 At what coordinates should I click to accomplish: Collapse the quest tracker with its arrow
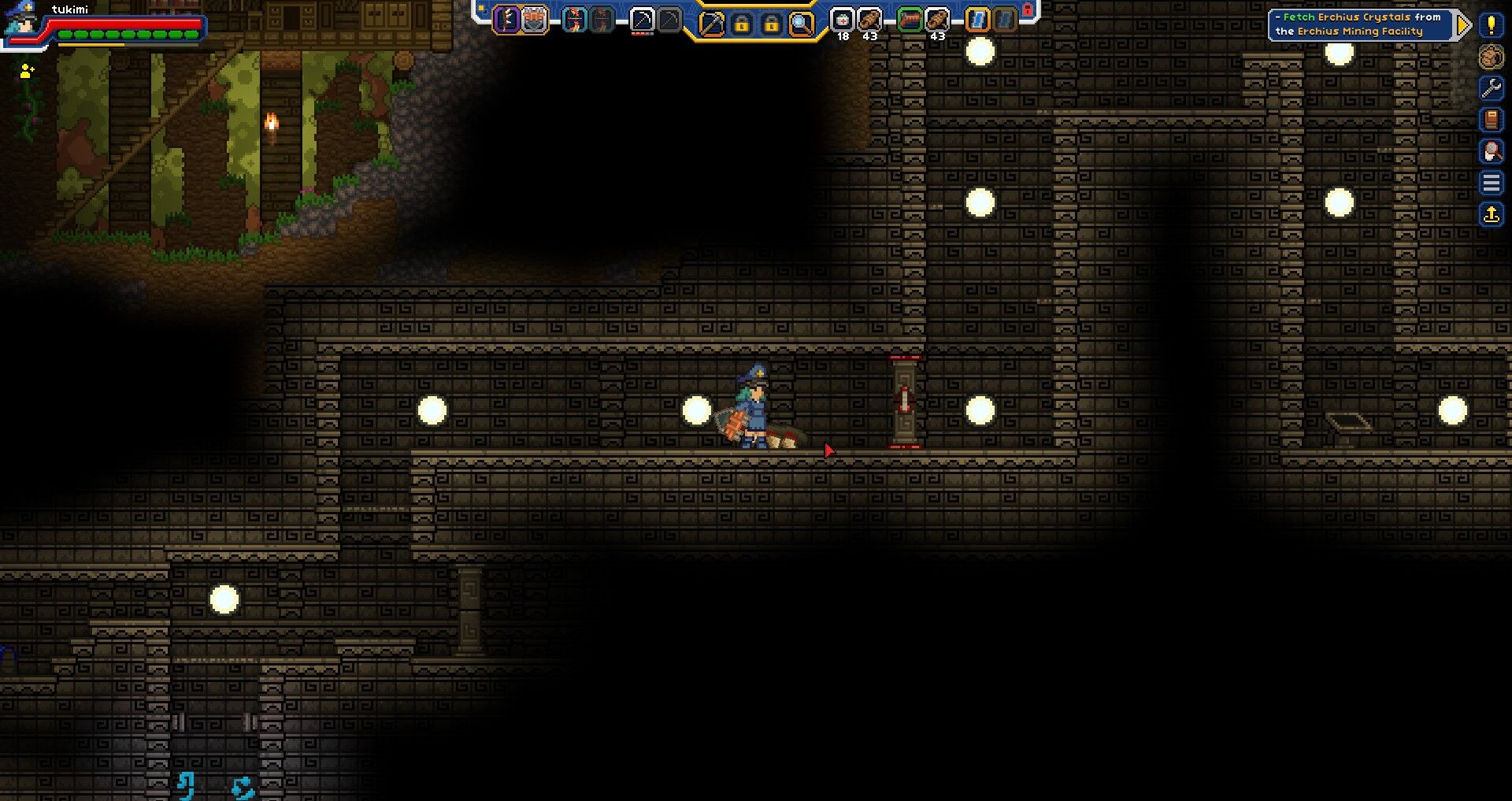1463,24
